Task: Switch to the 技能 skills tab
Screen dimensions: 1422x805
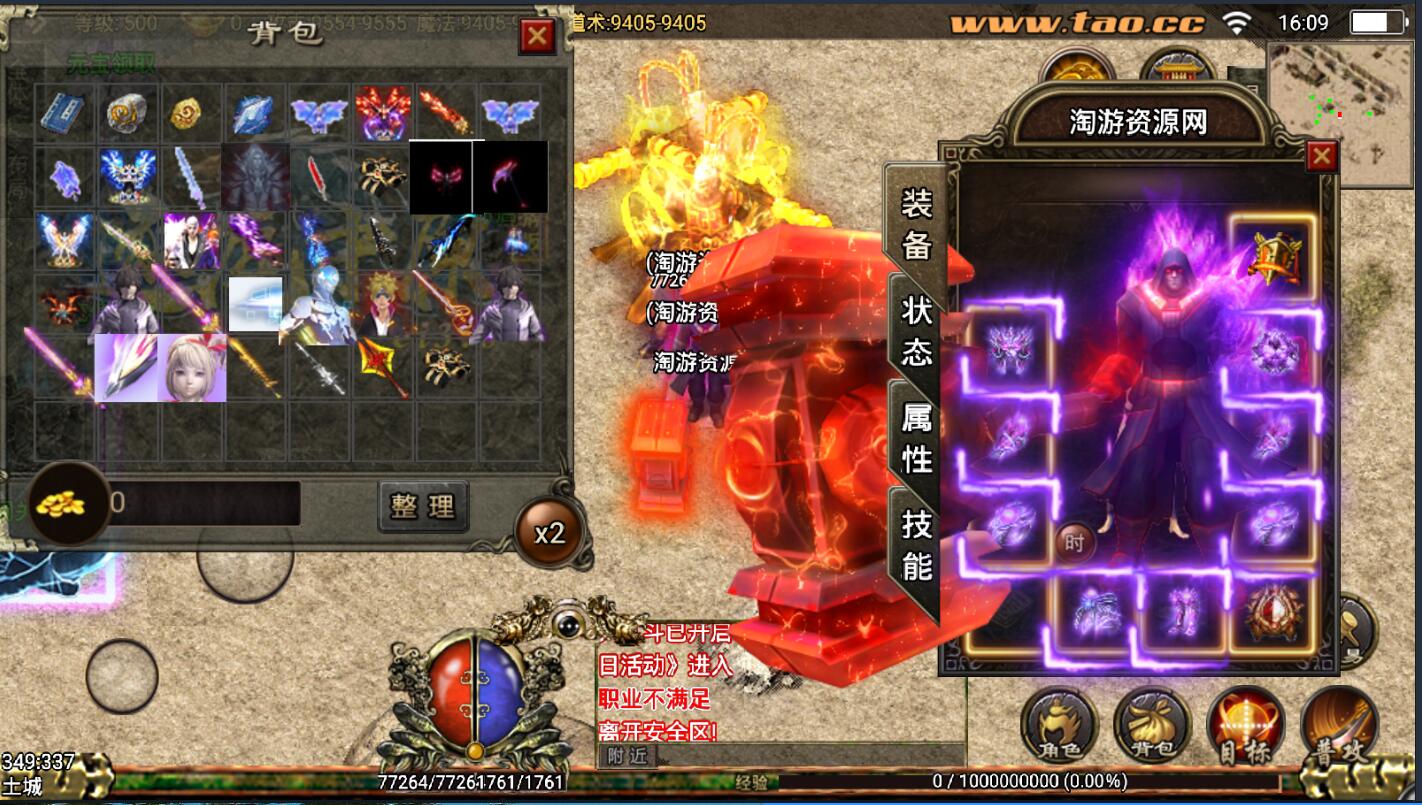Action: click(916, 545)
